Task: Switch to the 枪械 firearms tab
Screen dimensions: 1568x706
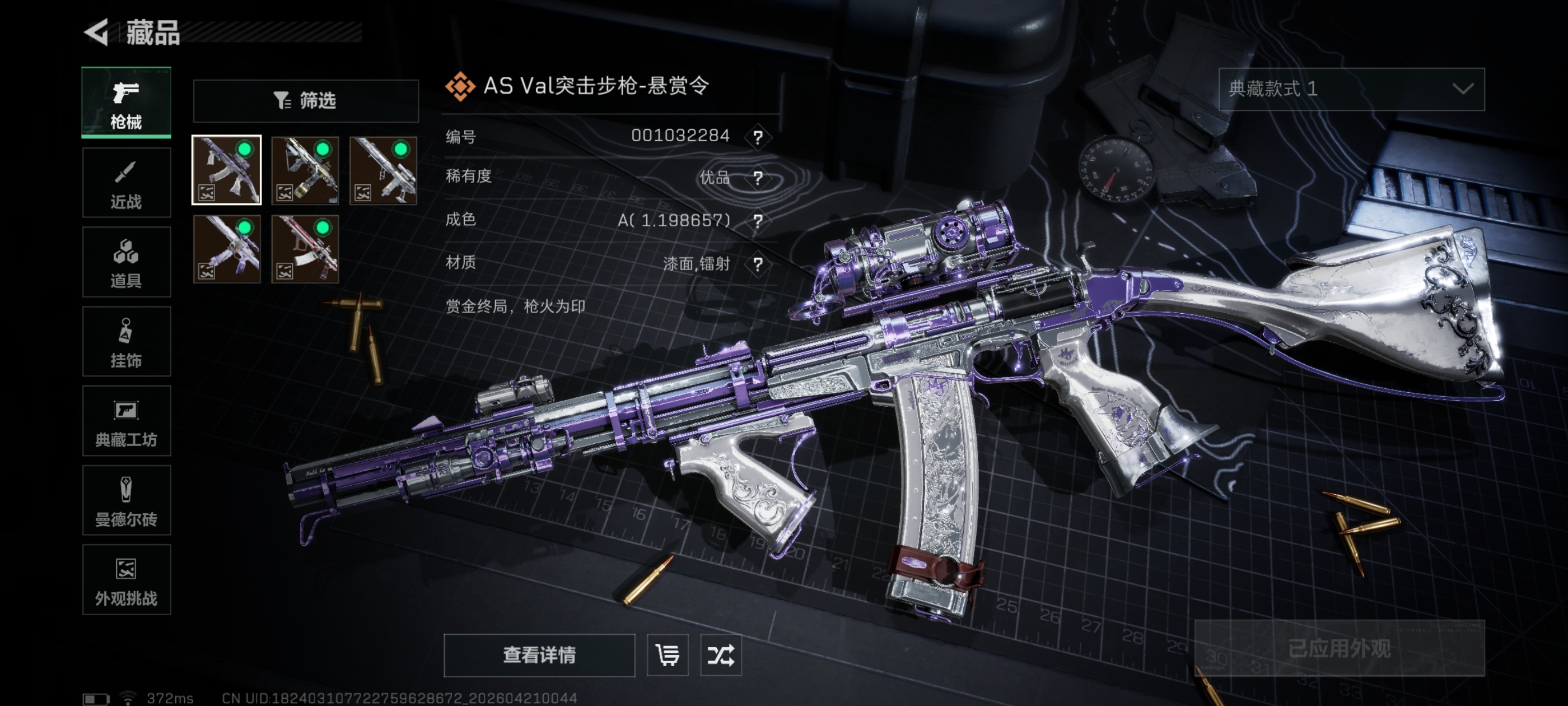Action: pyautogui.click(x=126, y=103)
